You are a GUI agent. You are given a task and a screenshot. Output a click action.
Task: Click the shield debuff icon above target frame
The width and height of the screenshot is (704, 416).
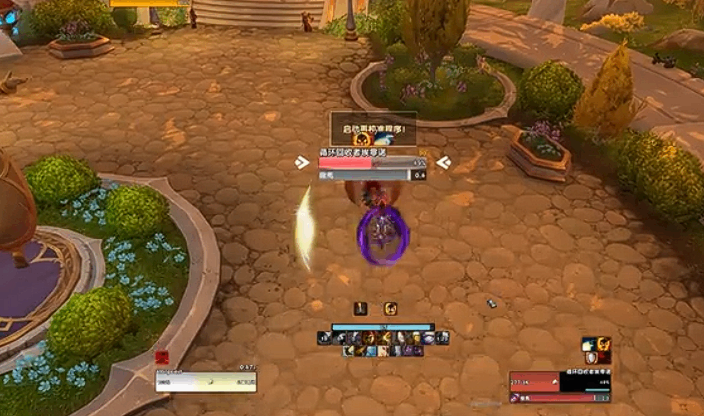[591, 358]
